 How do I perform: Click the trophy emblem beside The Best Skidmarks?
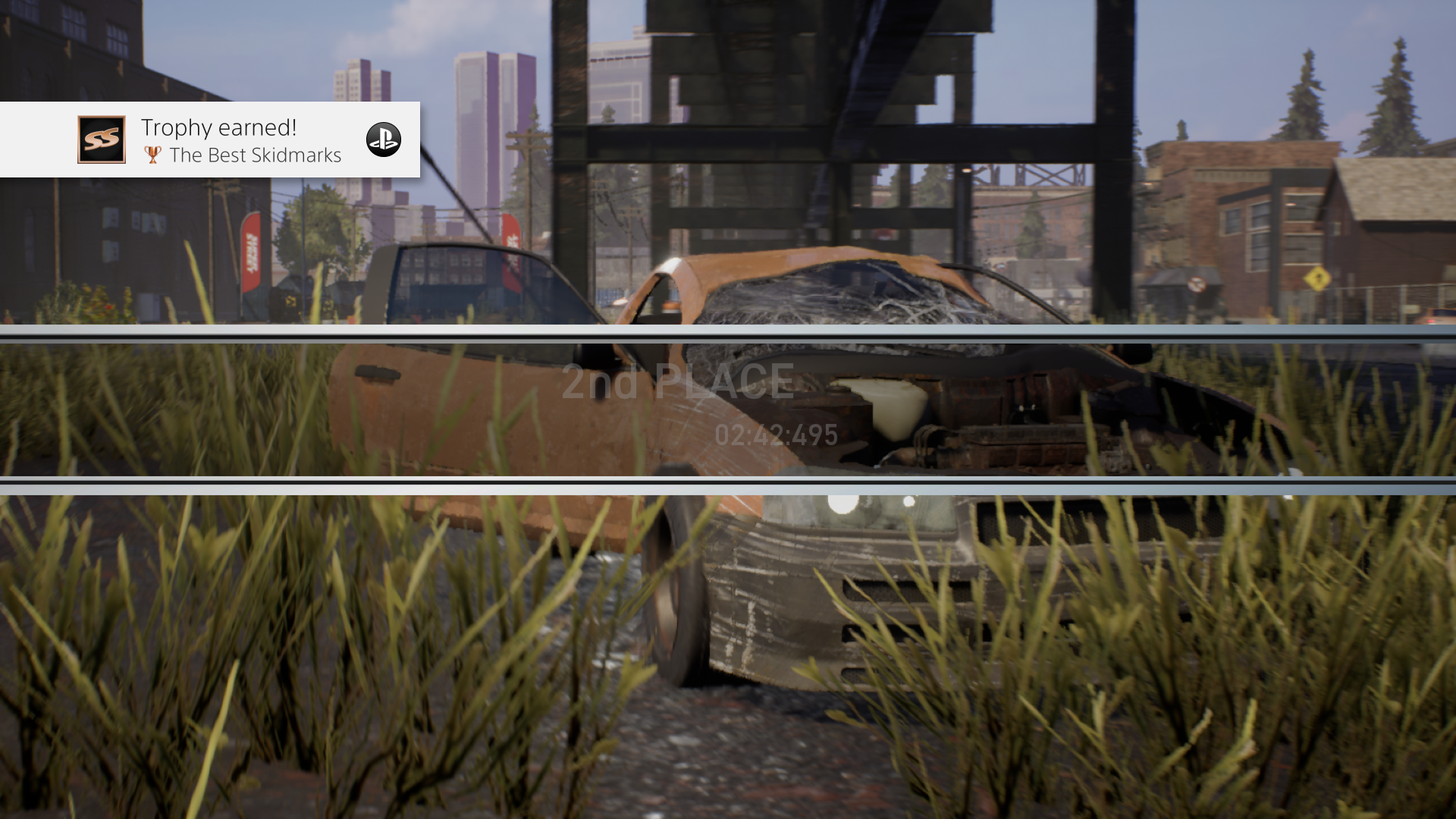click(152, 155)
